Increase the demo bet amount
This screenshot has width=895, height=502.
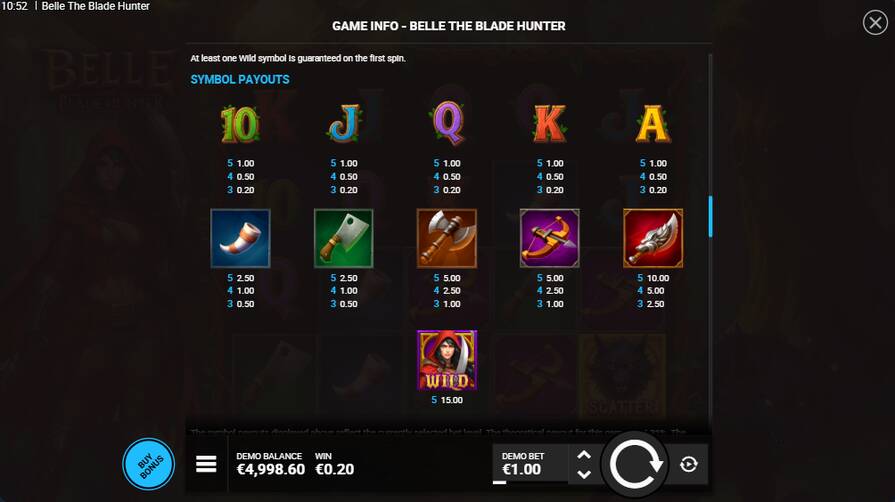pyautogui.click(x=584, y=455)
